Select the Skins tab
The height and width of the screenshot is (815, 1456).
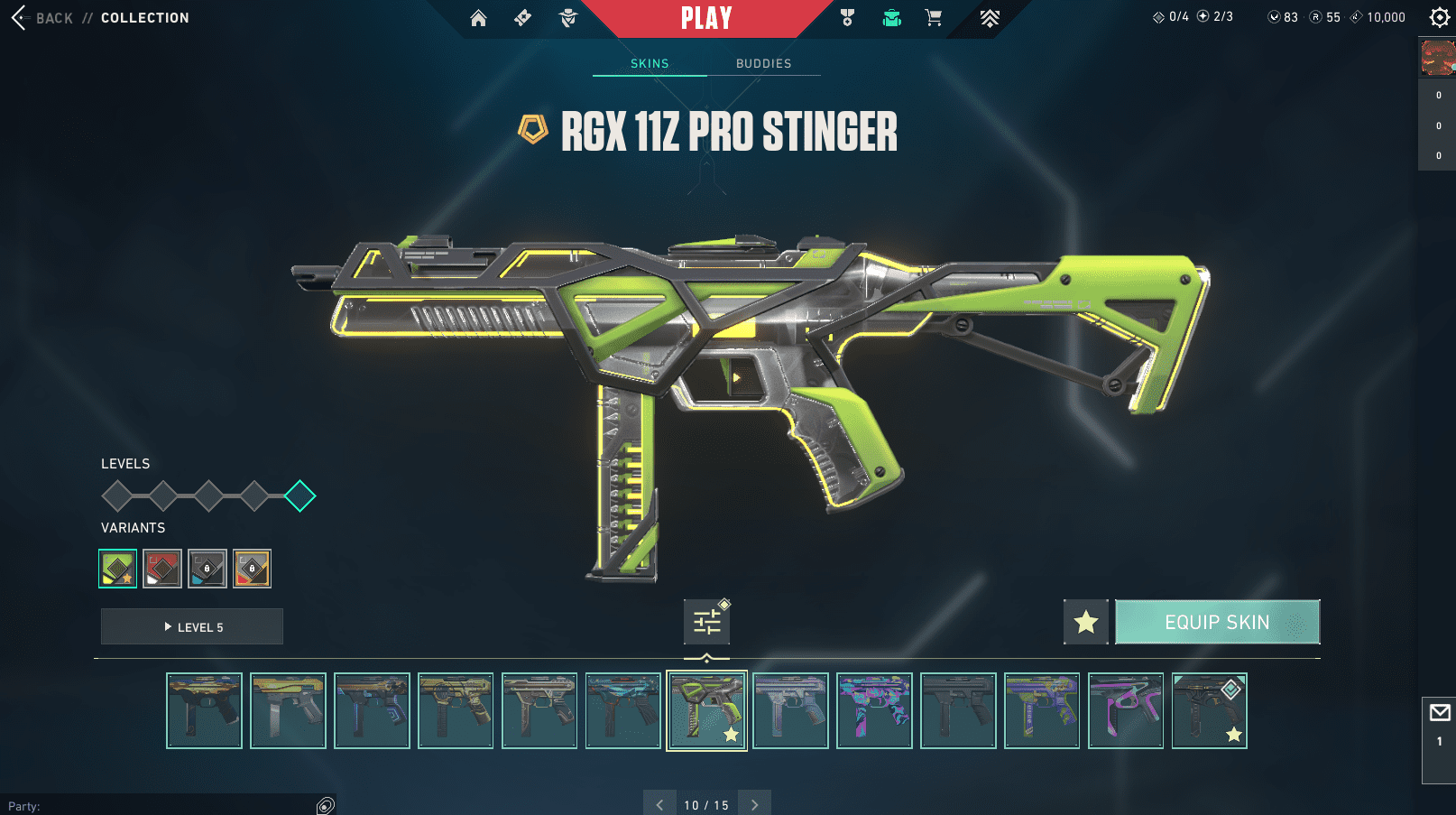650,63
